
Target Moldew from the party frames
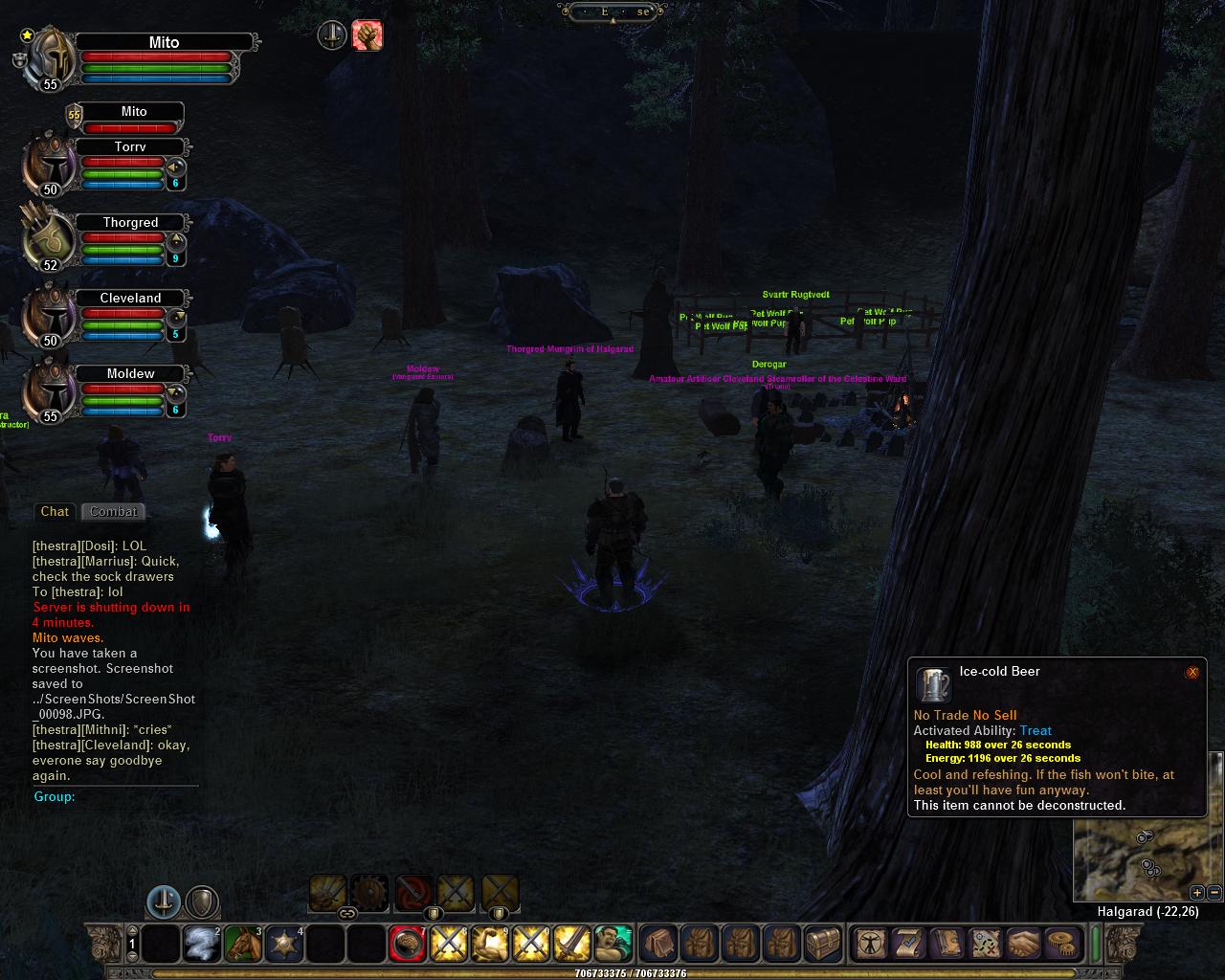130,374
